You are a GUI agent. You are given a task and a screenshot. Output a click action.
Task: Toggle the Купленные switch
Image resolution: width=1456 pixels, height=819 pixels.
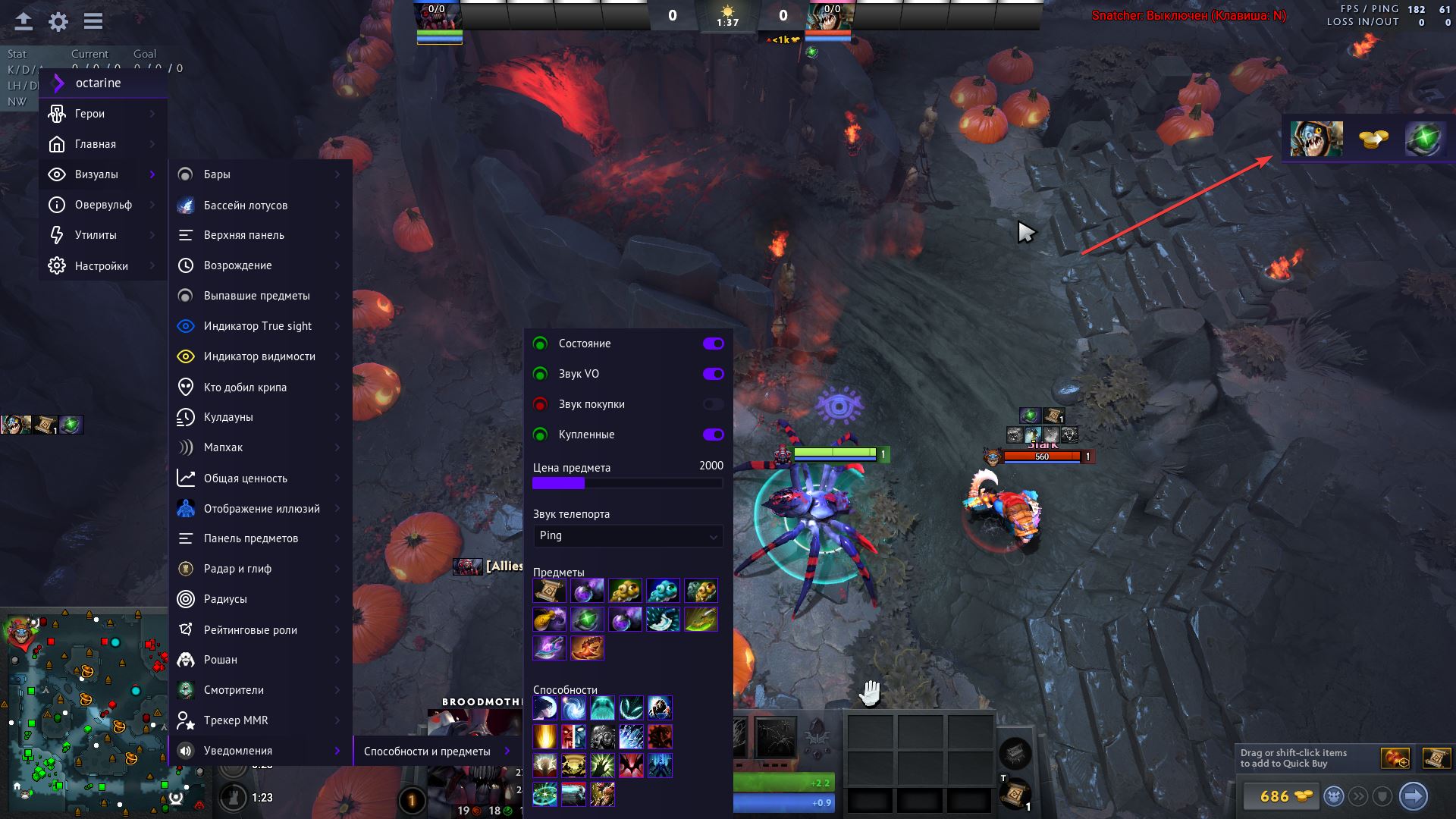point(713,435)
